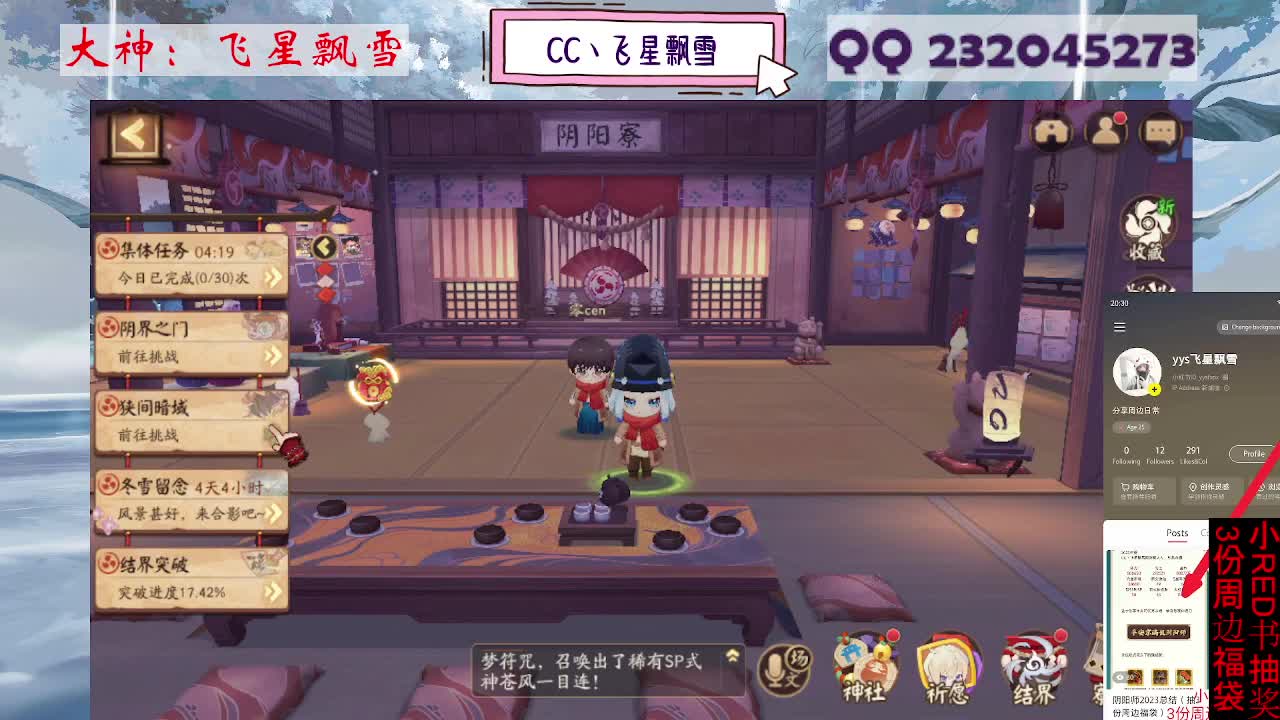Open the hamburger menu on the profile page

(1119, 326)
